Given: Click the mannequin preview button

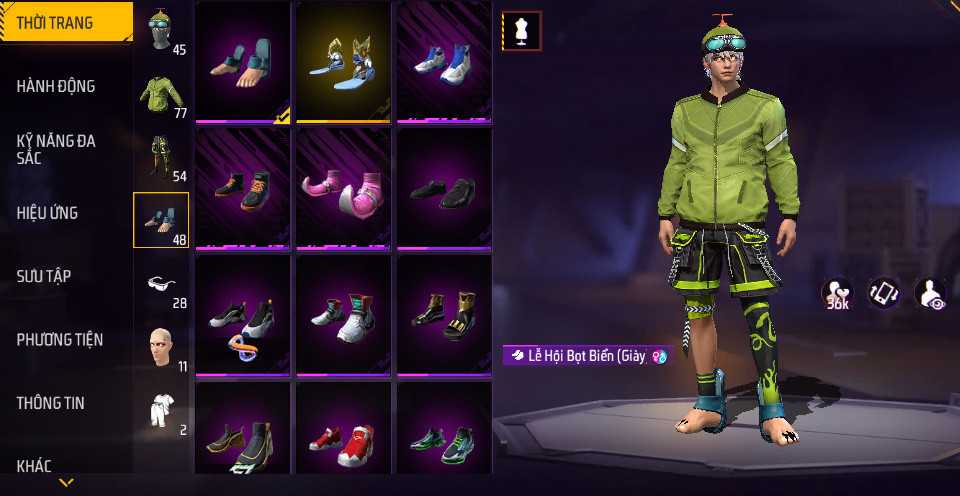Looking at the screenshot, I should (x=521, y=31).
